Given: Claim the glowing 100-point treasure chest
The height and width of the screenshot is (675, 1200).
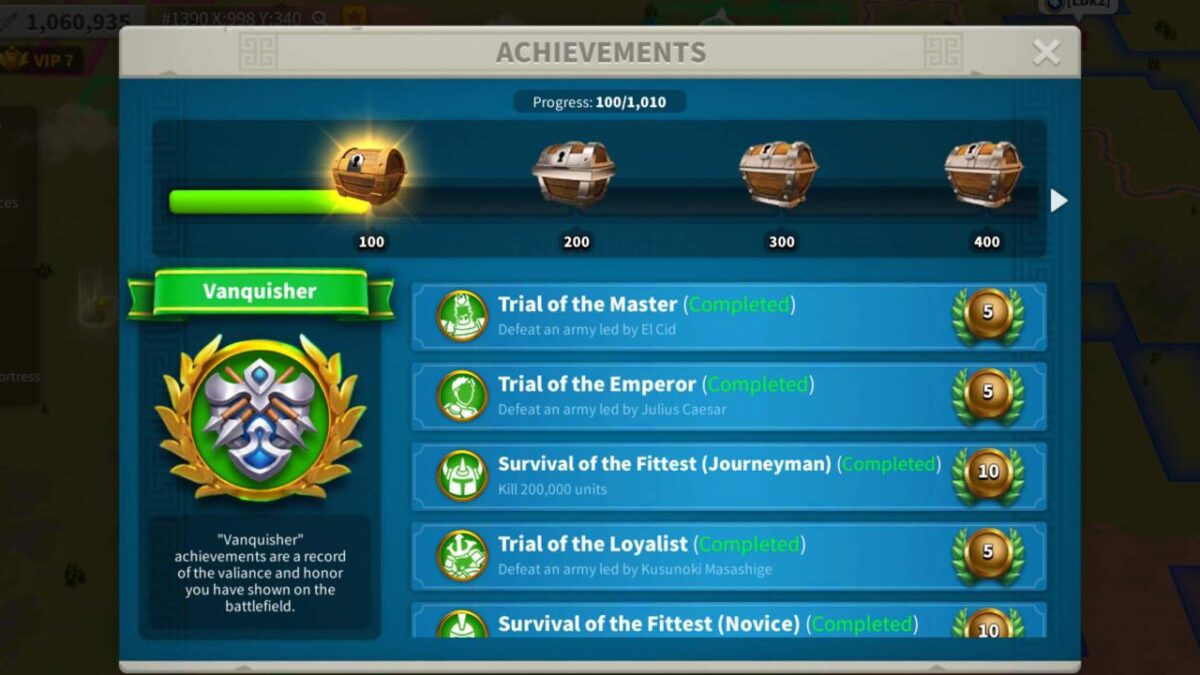Looking at the screenshot, I should [x=369, y=174].
